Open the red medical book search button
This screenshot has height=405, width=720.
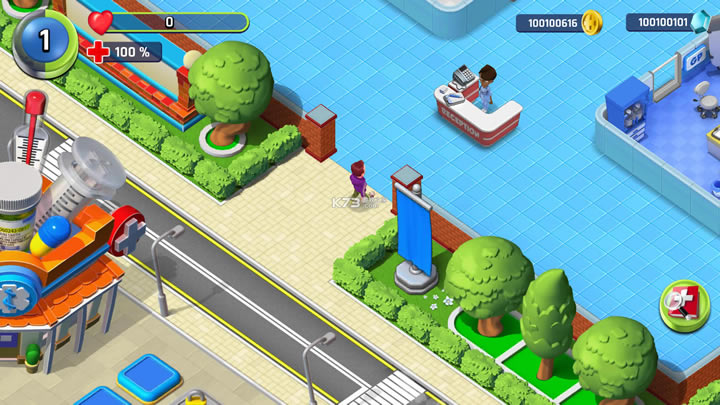tap(684, 305)
